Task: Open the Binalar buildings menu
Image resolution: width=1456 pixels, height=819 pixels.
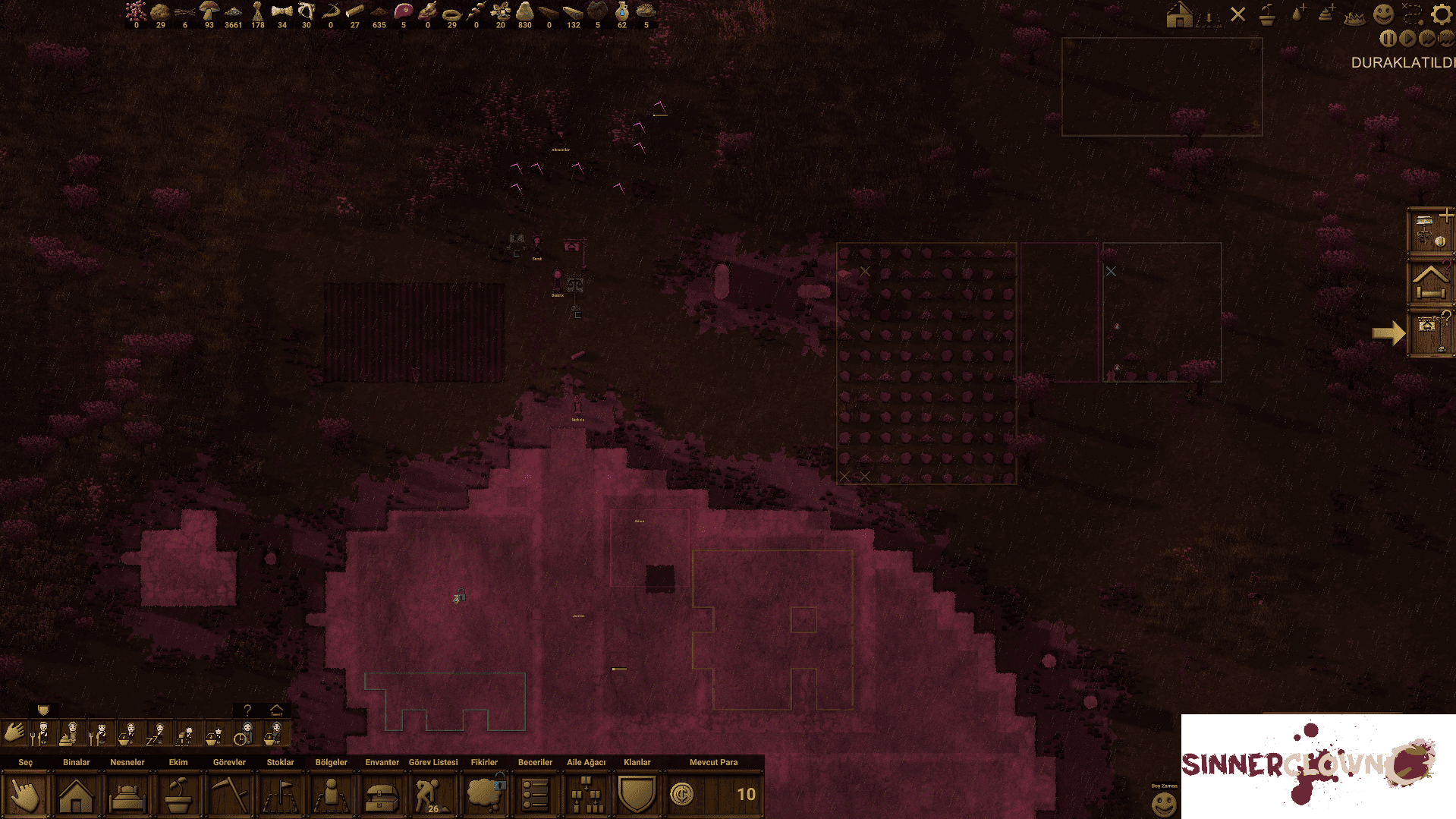Action: click(x=76, y=795)
